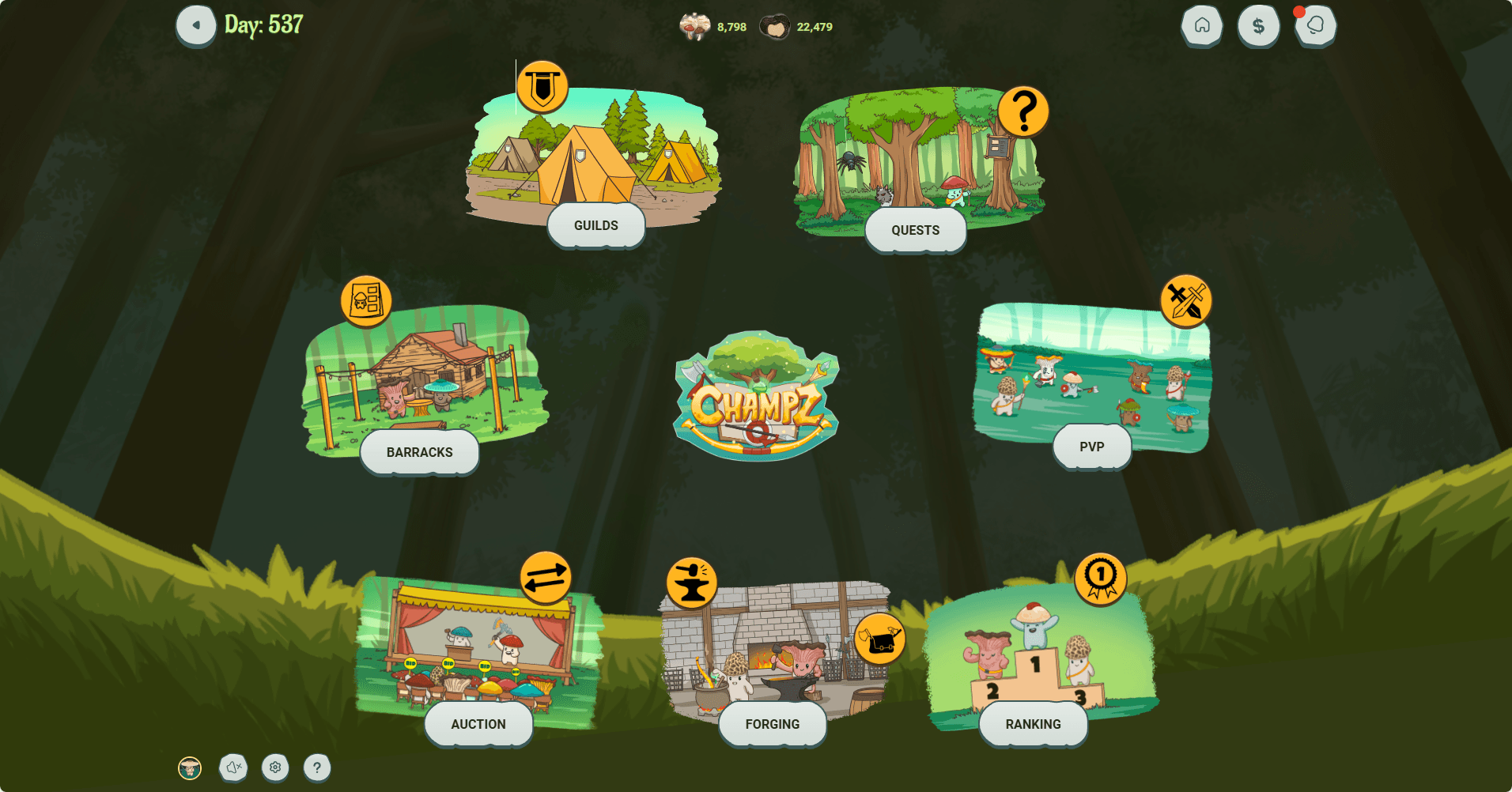The height and width of the screenshot is (792, 1512).
Task: Open the BARRACKS section
Action: coord(419,452)
